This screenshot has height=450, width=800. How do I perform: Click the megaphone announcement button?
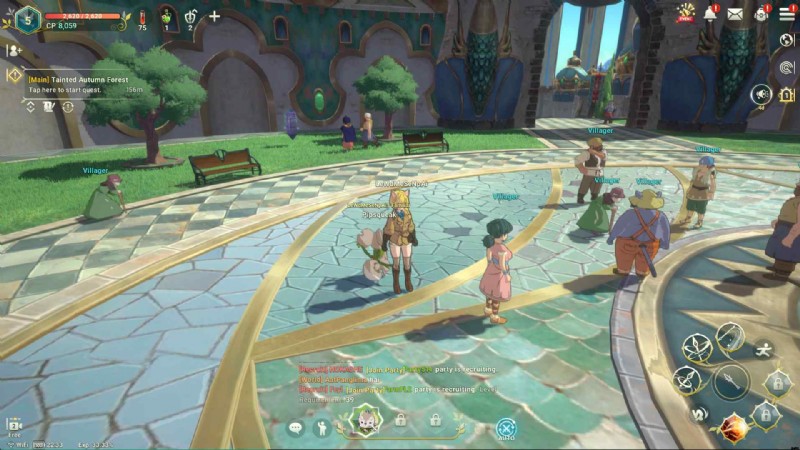click(x=761, y=95)
